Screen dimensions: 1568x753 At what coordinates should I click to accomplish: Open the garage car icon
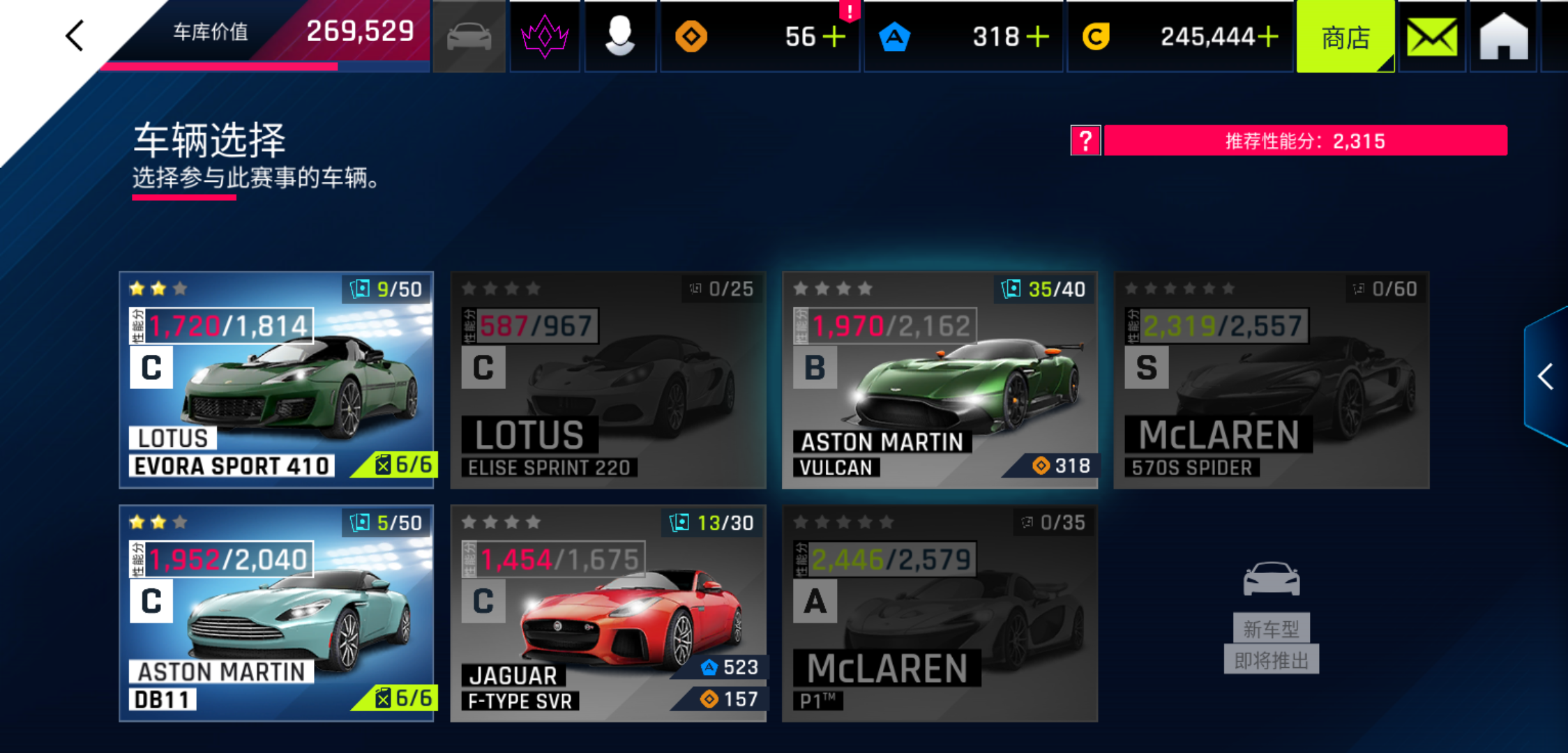[469, 36]
